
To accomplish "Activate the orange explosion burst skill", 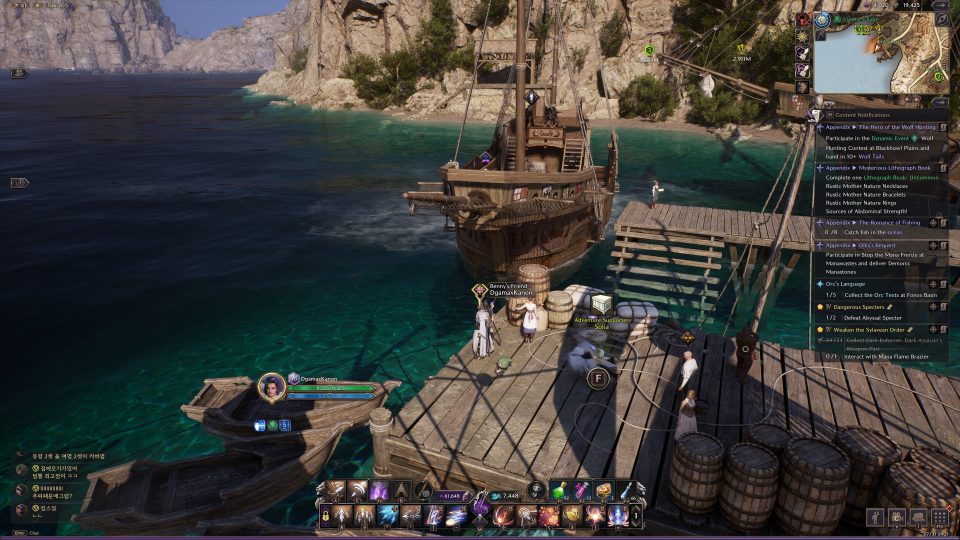I will click(x=548, y=516).
